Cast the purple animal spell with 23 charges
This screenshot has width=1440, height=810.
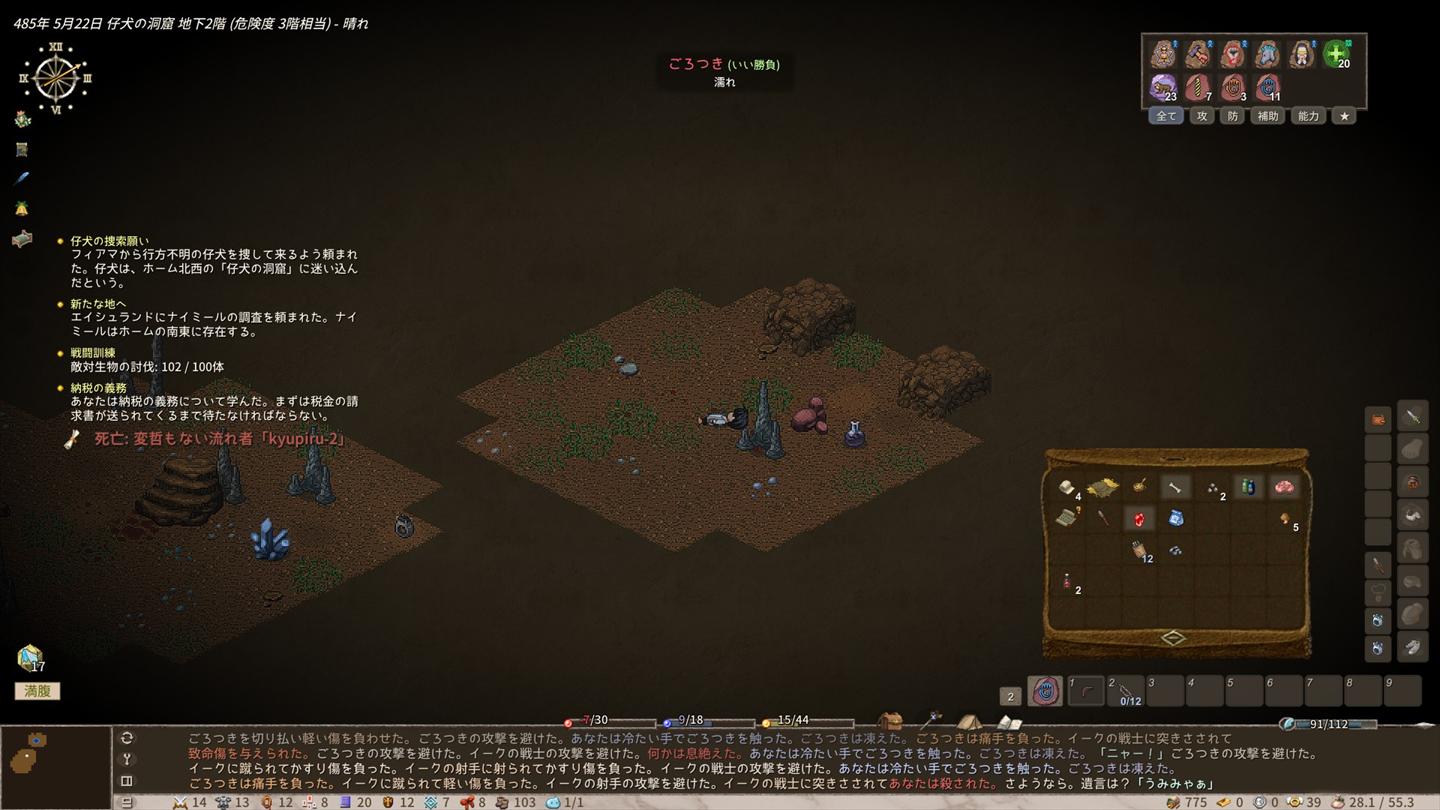pos(1163,88)
